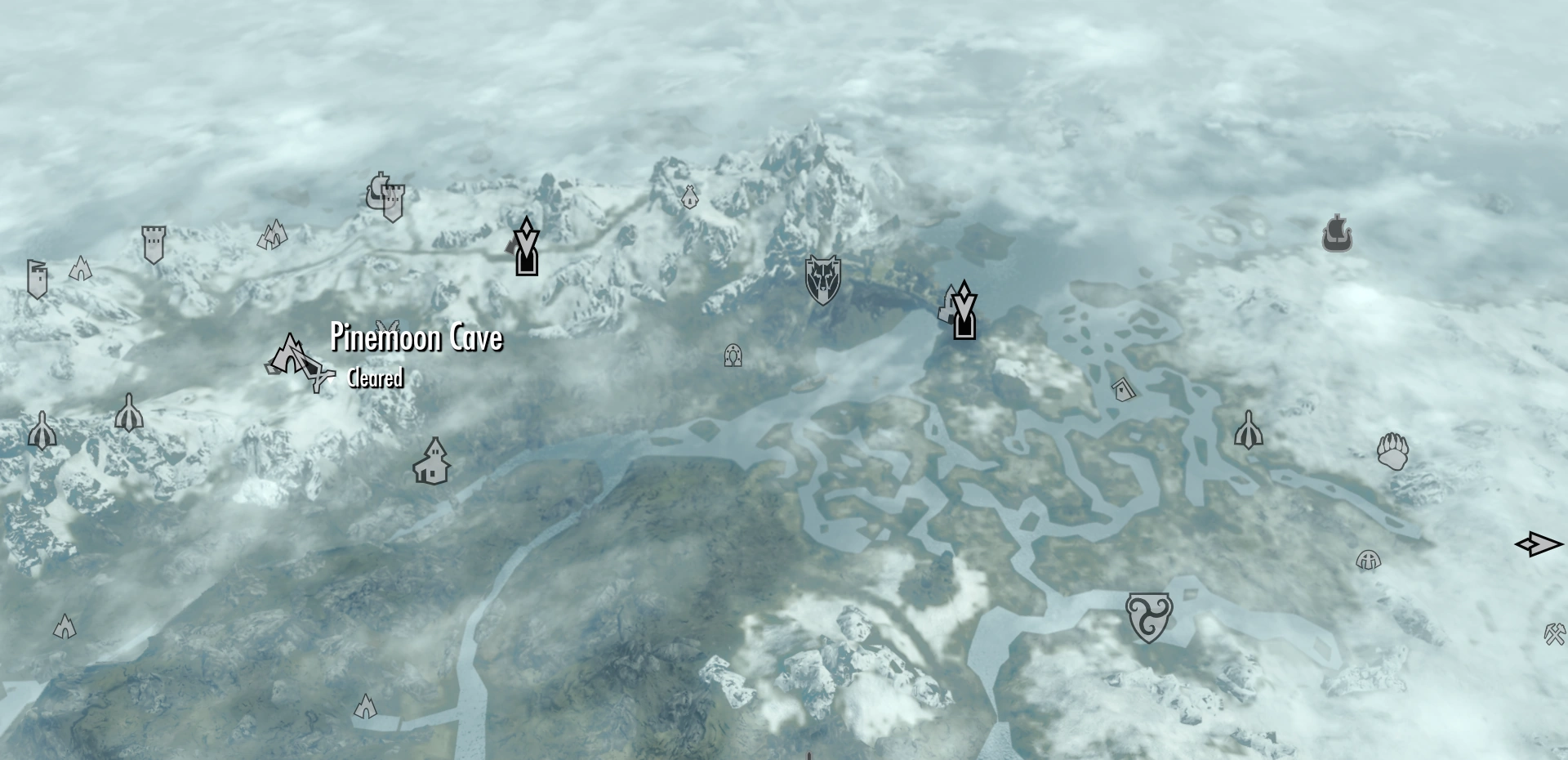1568x760 pixels.
Task: Select the tilted shack marker in the marsh
Action: pos(1125,389)
